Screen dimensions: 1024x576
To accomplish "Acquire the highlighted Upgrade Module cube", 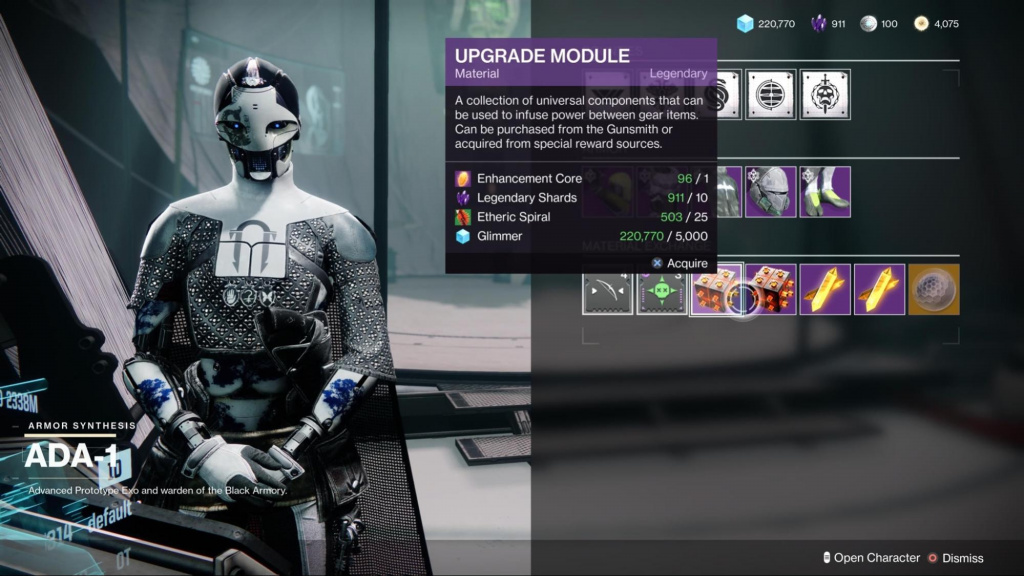I will pyautogui.click(x=717, y=290).
